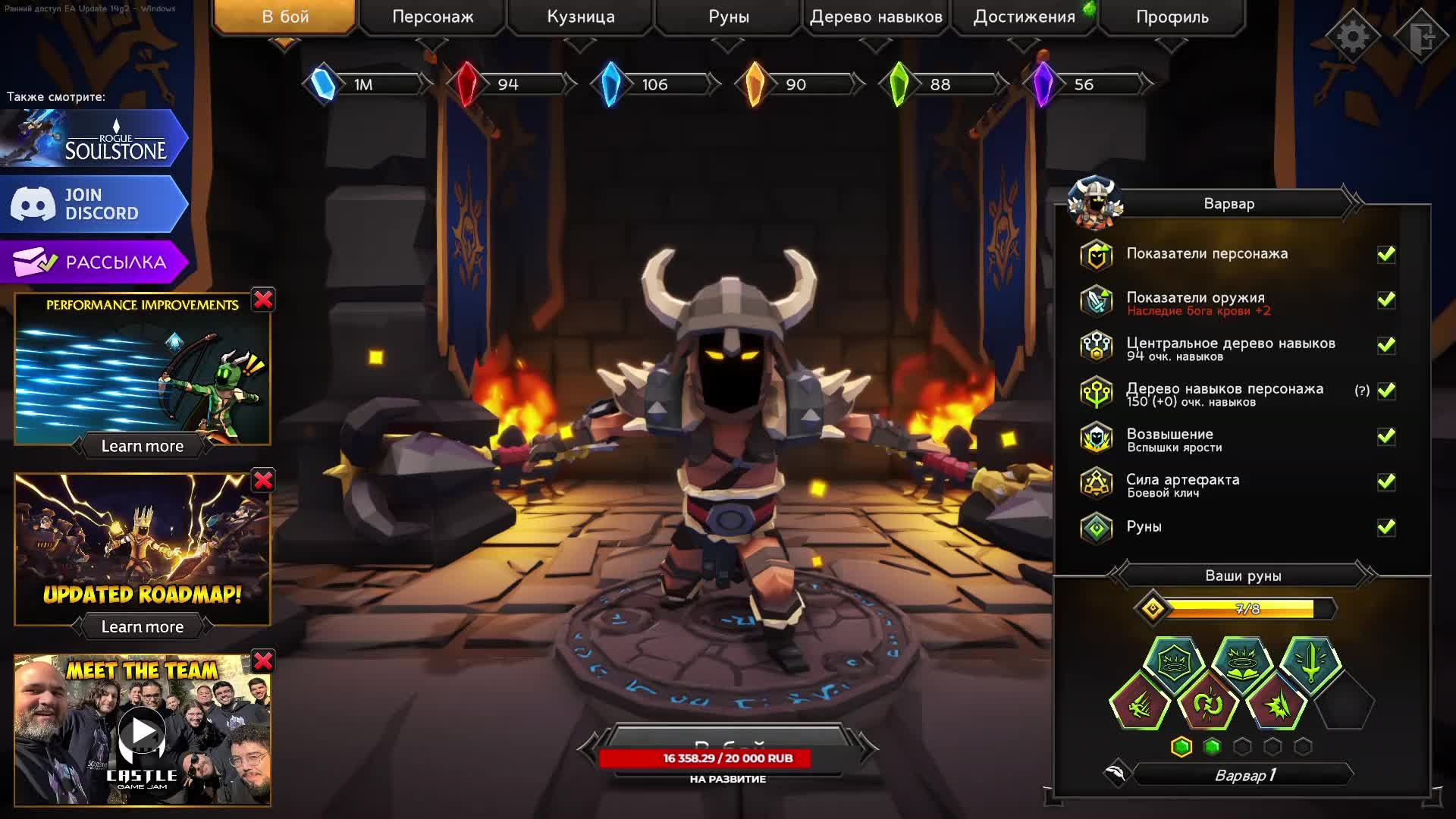Open the Профиль tab
Image resolution: width=1456 pixels, height=819 pixels.
click(1172, 17)
